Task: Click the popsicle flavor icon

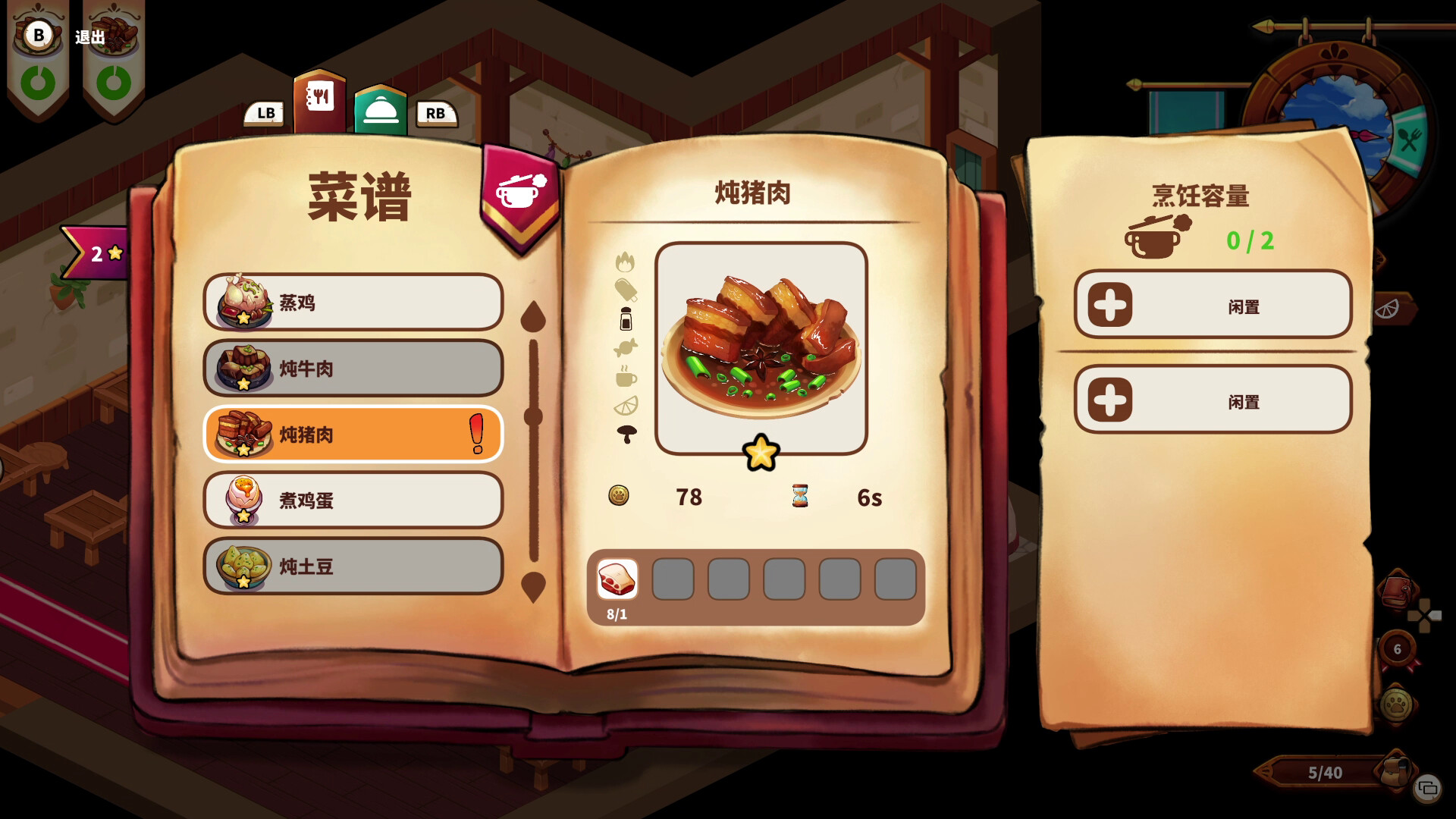Action: pos(627,290)
